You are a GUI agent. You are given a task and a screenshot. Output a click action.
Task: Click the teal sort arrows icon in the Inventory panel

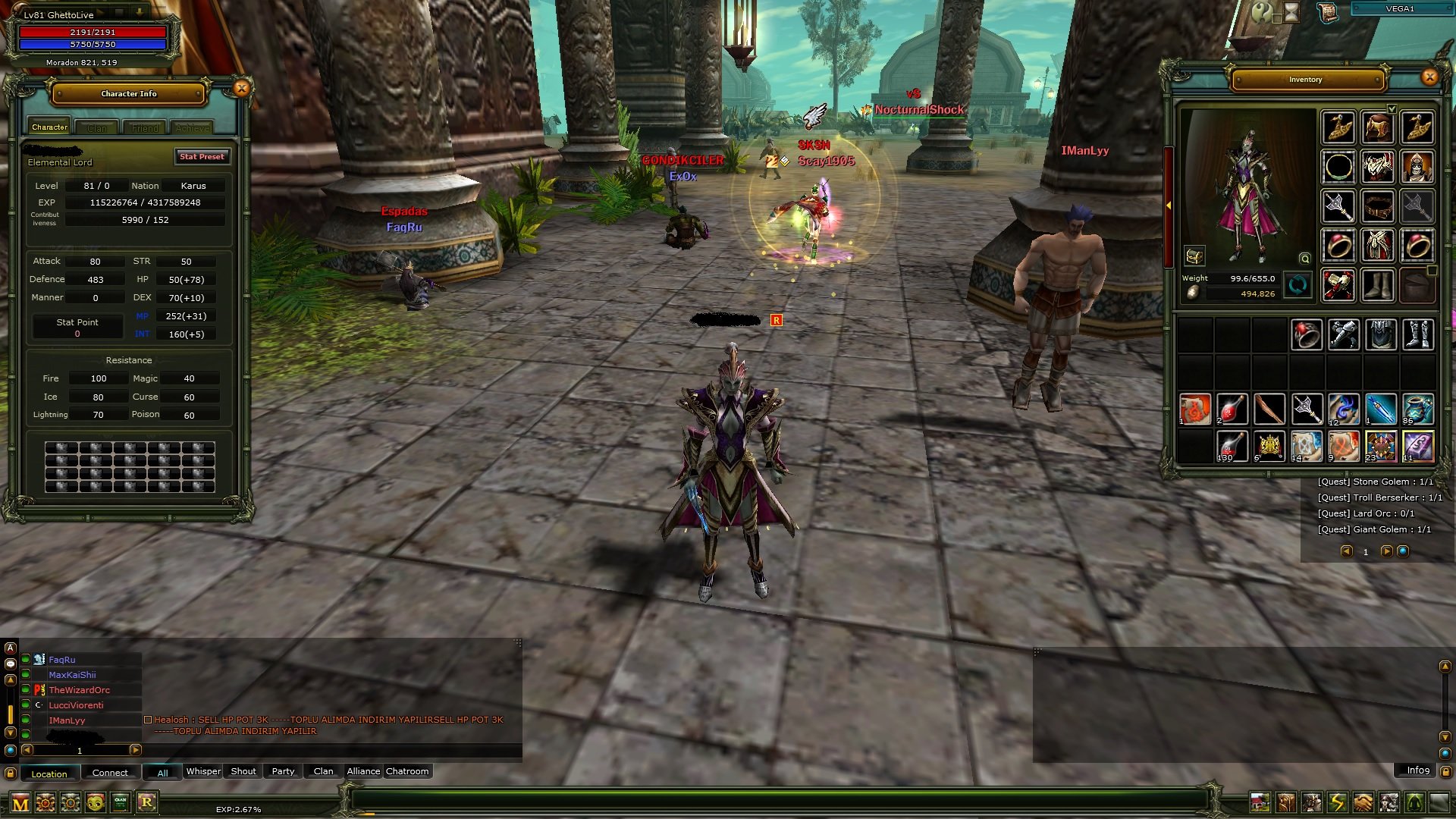(1298, 285)
